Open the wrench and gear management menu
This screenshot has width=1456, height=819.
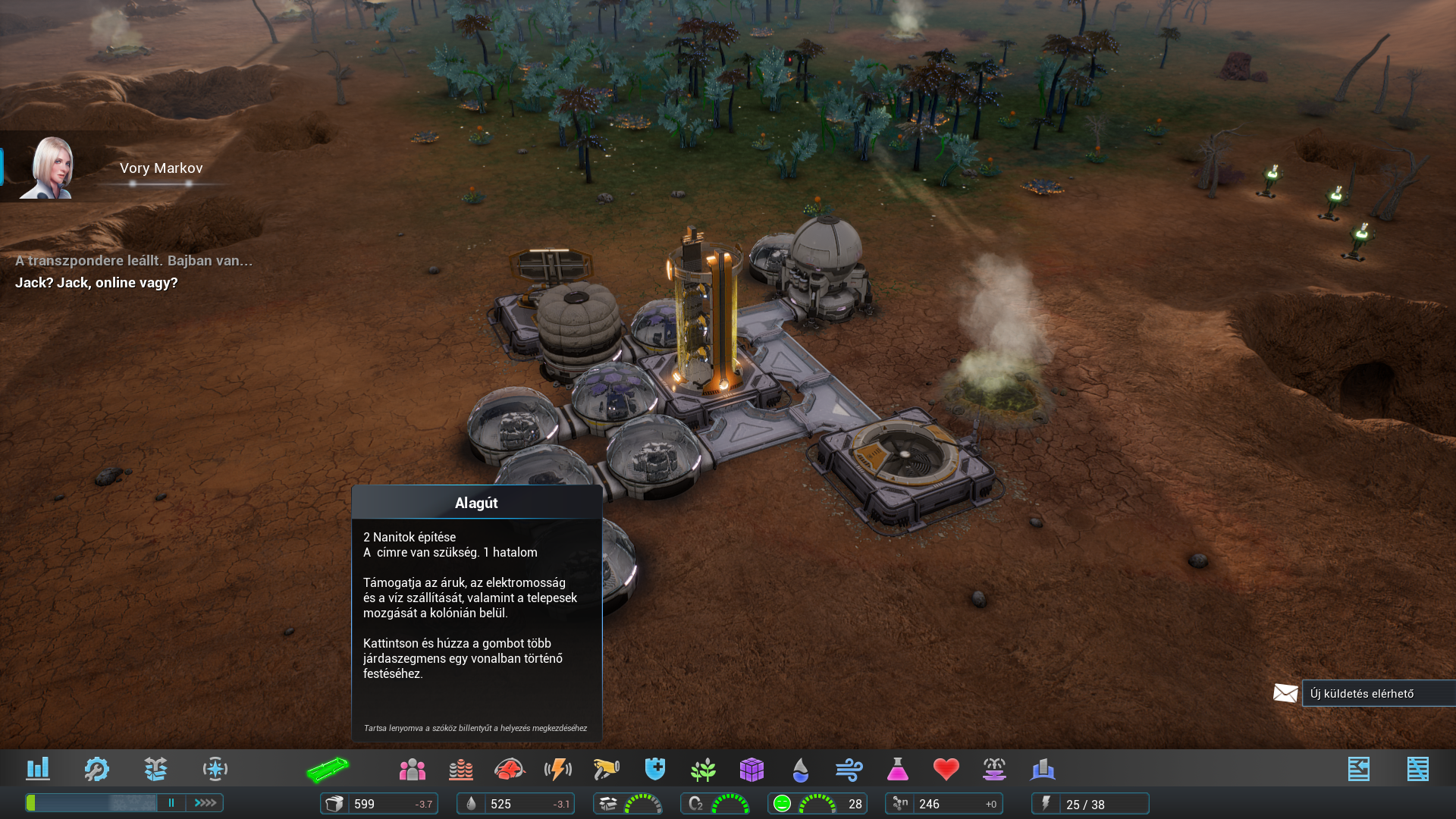click(96, 769)
